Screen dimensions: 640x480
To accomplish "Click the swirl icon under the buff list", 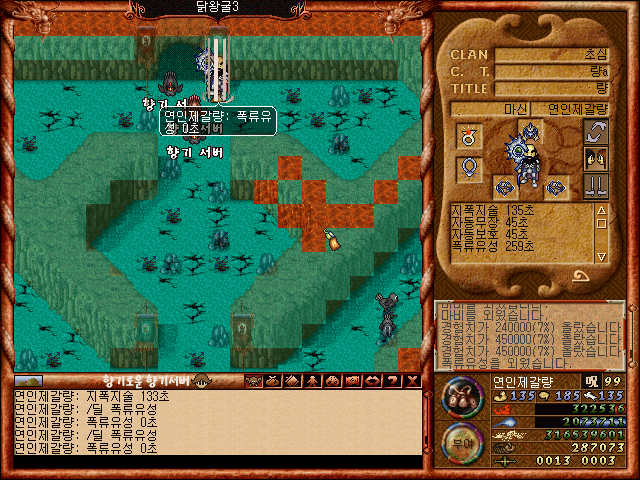I will point(579,276).
